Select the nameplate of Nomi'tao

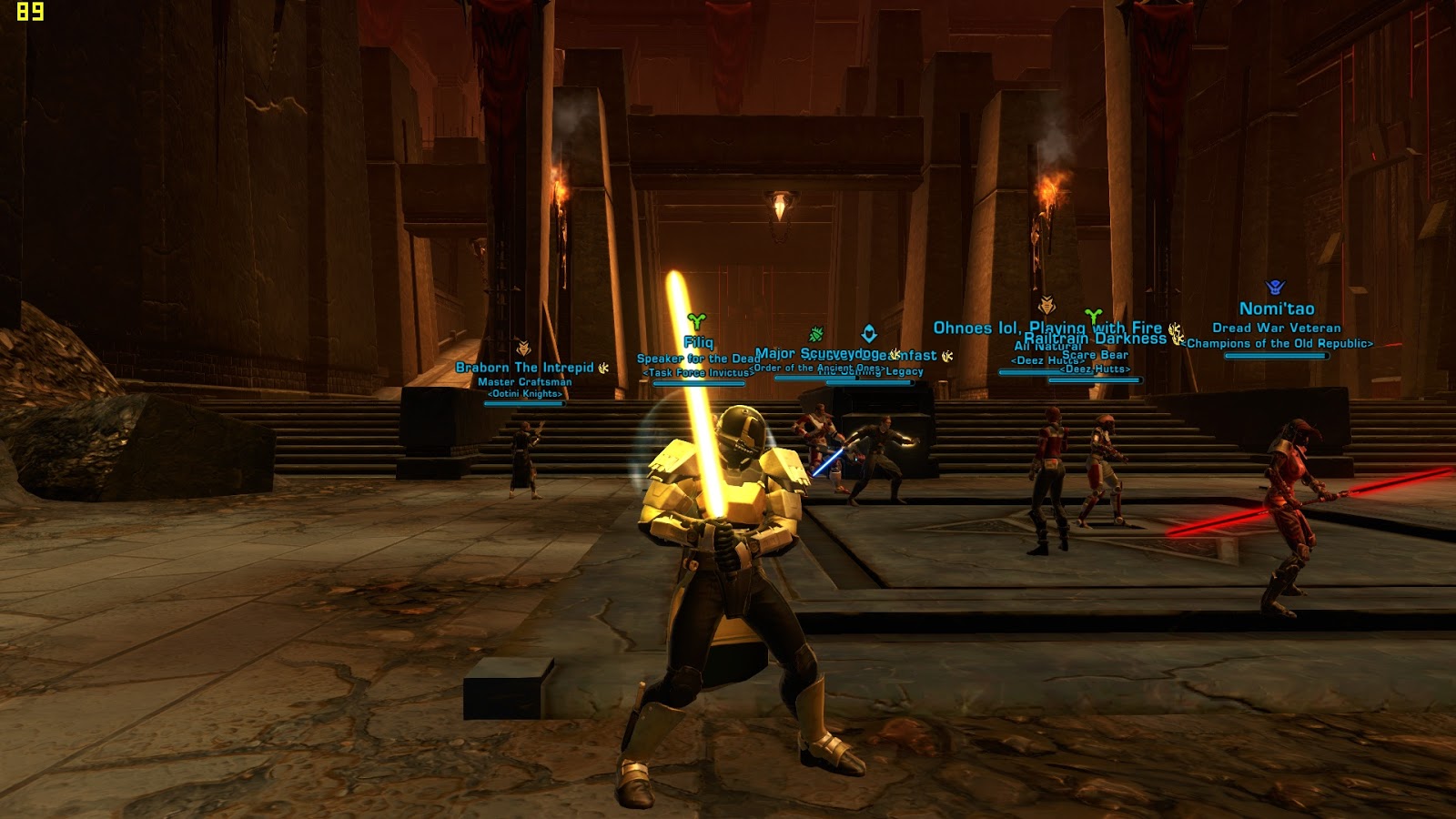[1278, 308]
